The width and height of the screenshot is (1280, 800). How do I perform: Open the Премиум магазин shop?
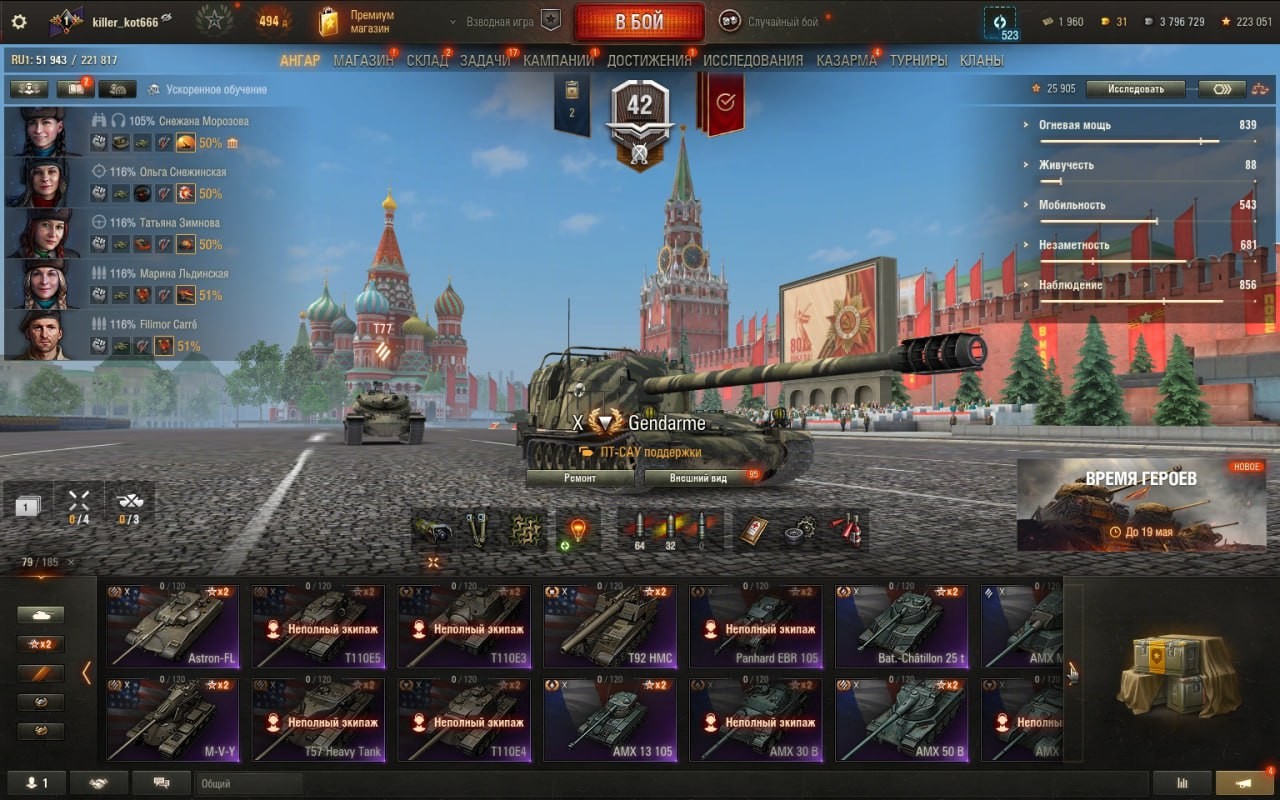tap(357, 22)
